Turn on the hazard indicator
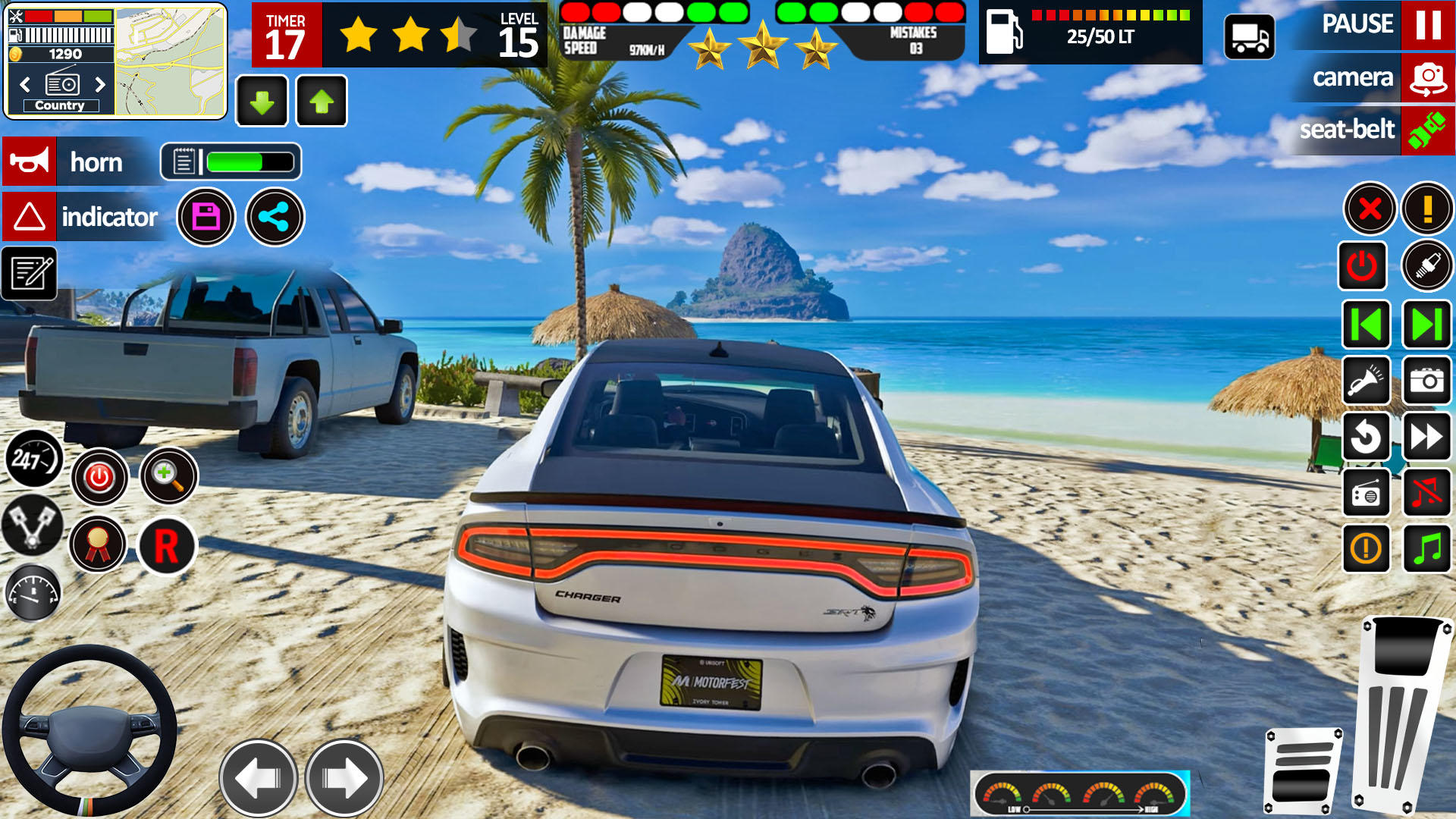The height and width of the screenshot is (819, 1456). tap(30, 217)
